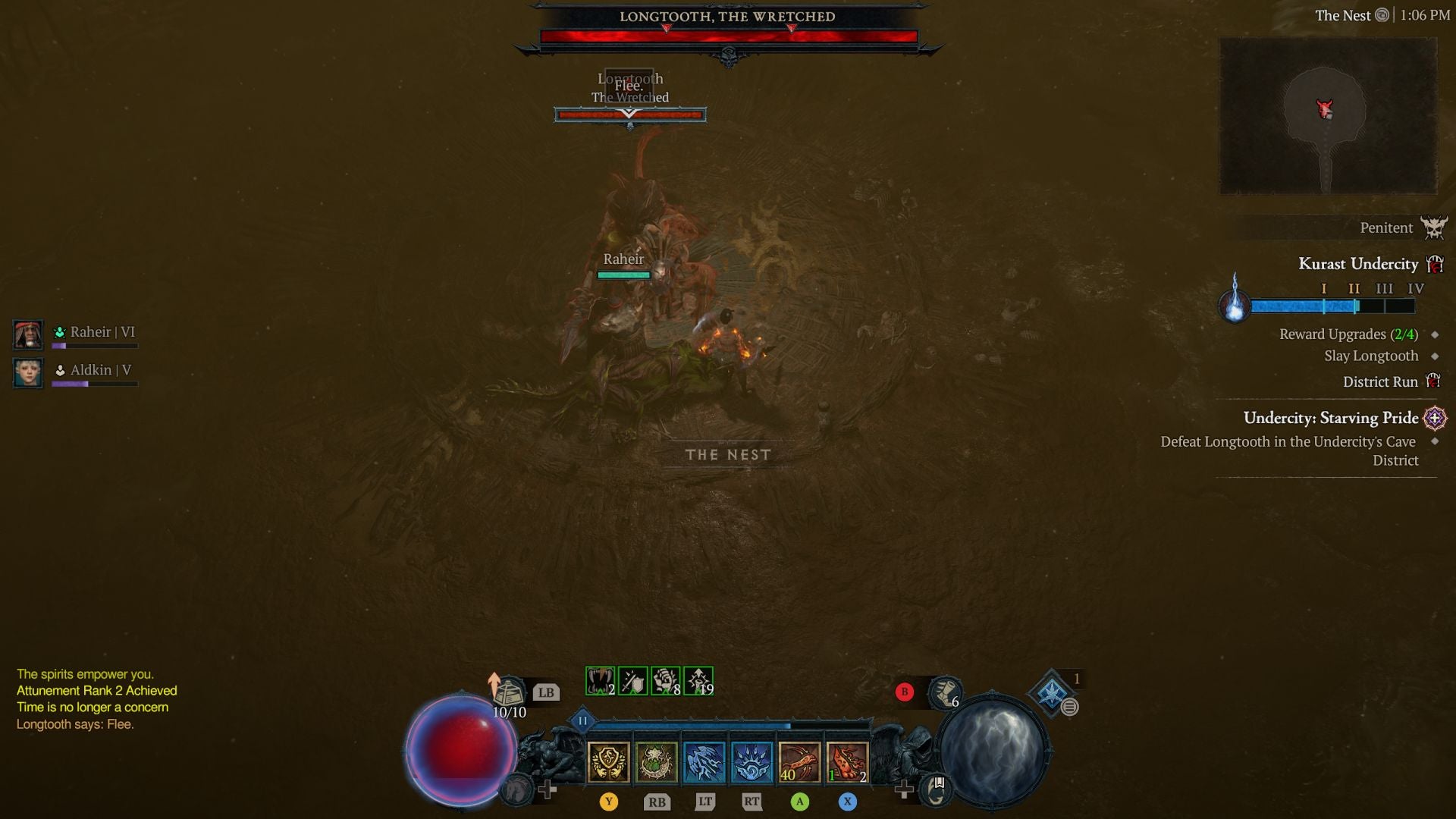Screen dimensions: 1456x819
Task: Click the diamond beside Reward Upgrades (2/4)
Action: (x=1436, y=334)
